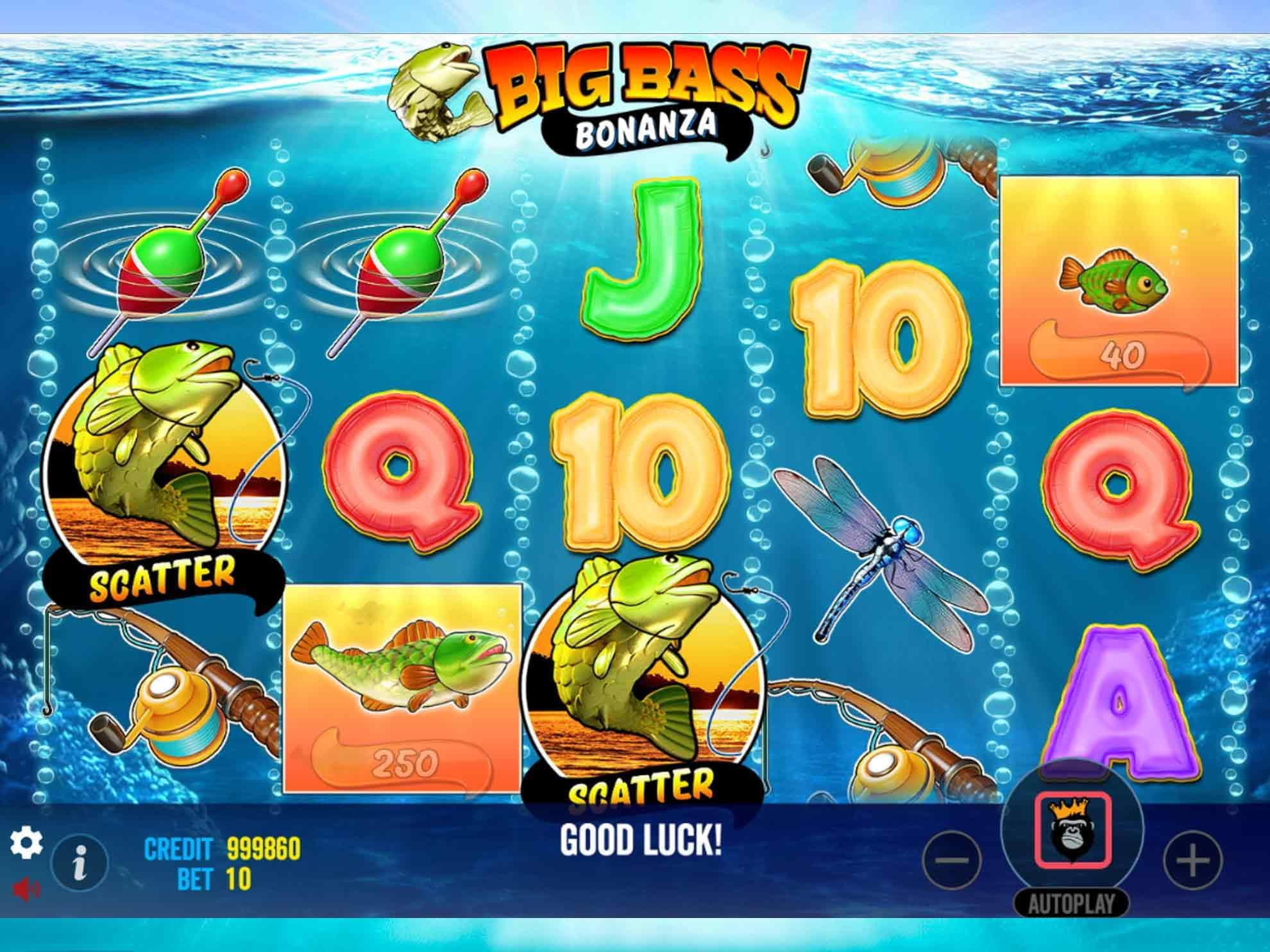Open the gear settings menu
Viewport: 1270px width, 952px height.
pos(26,842)
